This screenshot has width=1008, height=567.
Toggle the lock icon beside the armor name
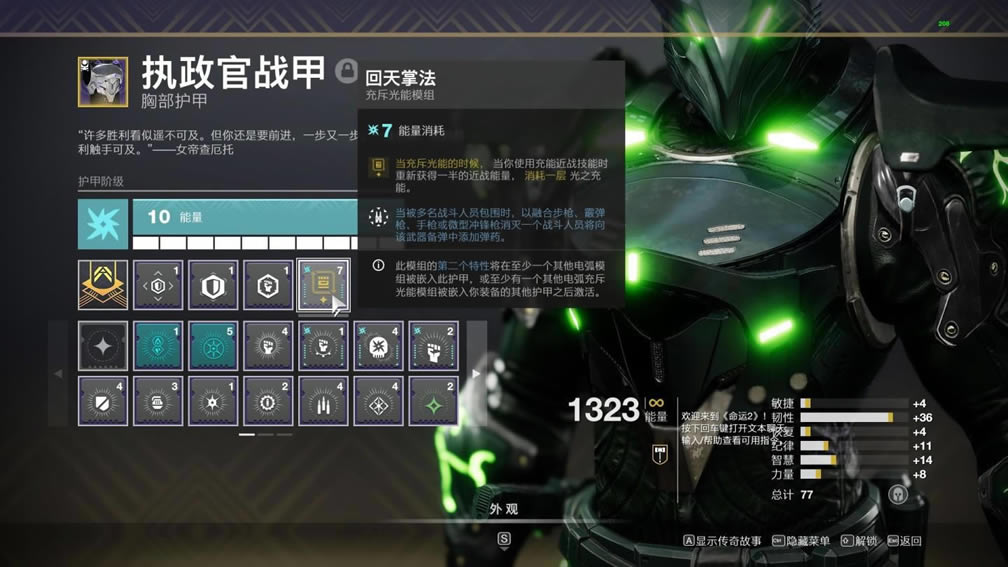pos(347,69)
